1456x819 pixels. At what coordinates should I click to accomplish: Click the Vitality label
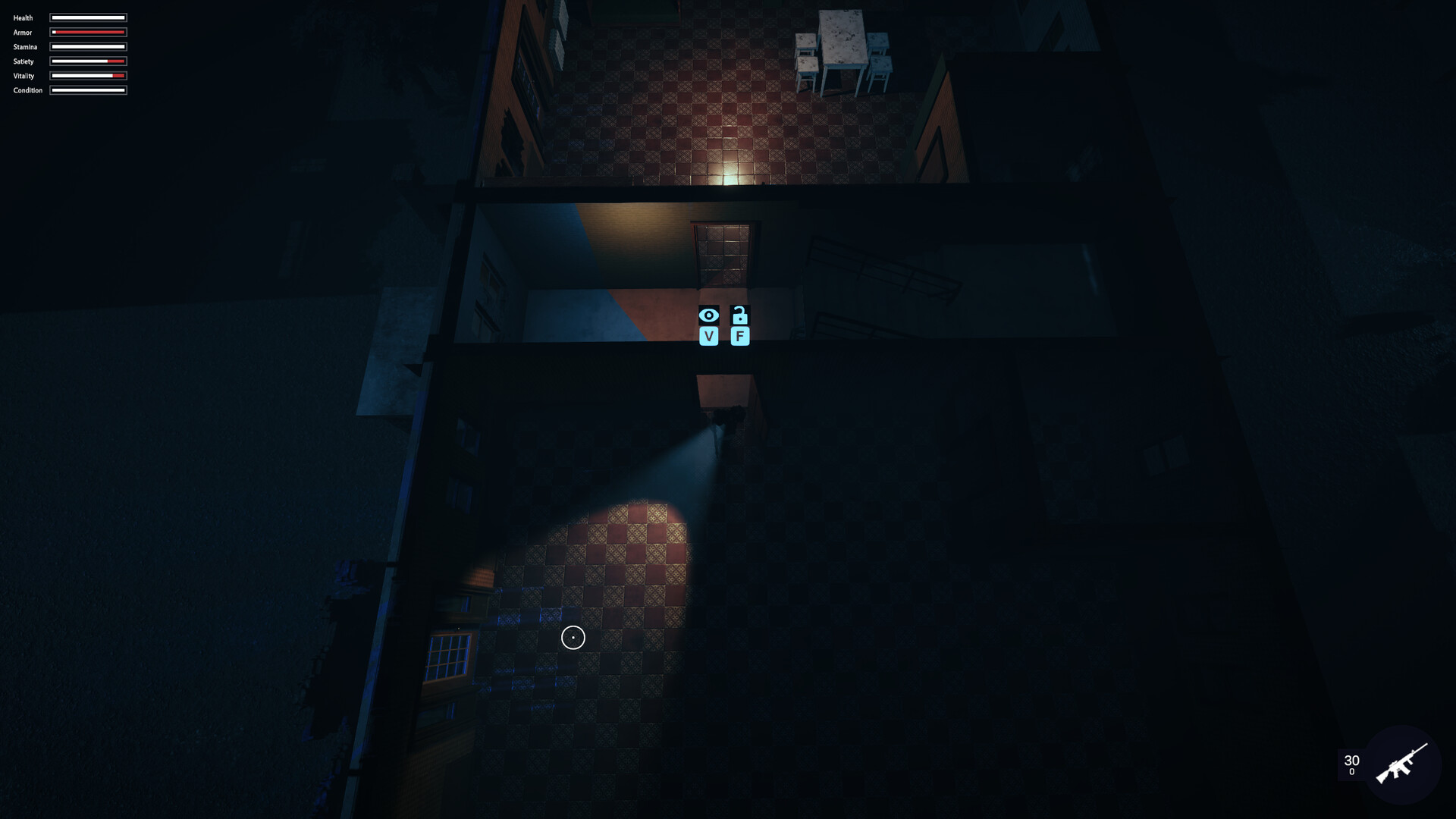click(24, 76)
